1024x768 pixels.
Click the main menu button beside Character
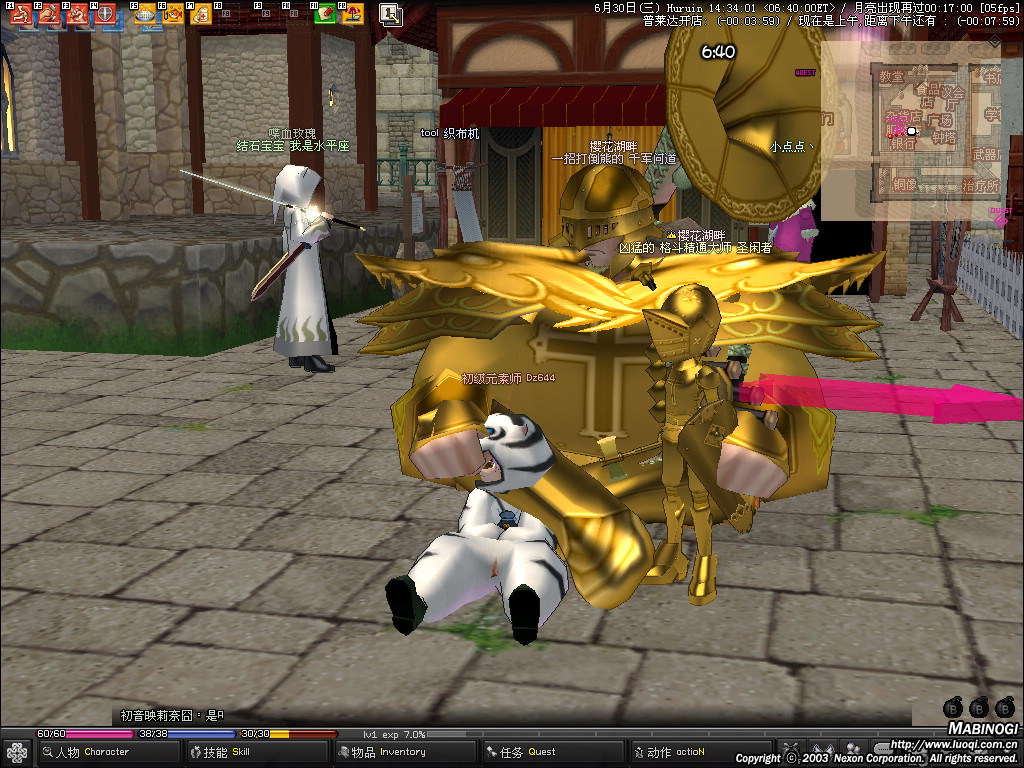point(16,752)
